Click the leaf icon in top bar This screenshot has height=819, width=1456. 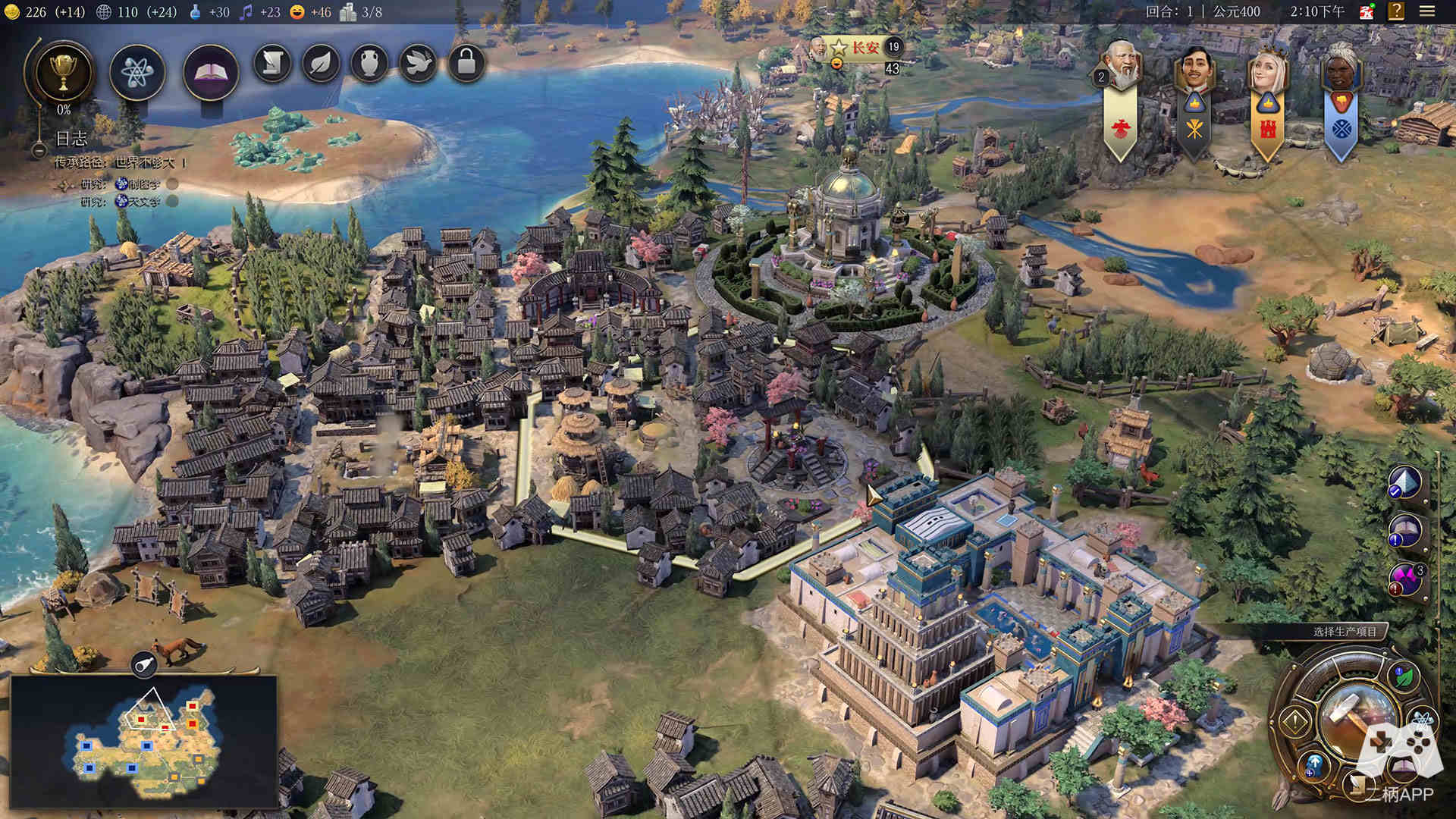[x=321, y=64]
